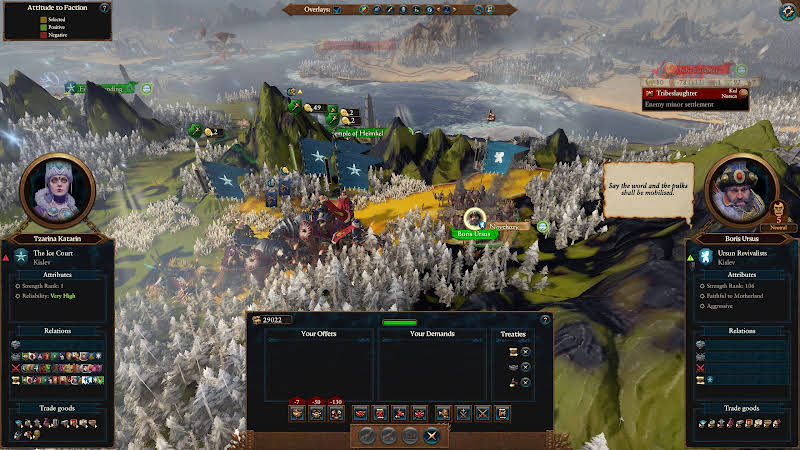Select the Boris Ursus army label

pyautogui.click(x=473, y=234)
